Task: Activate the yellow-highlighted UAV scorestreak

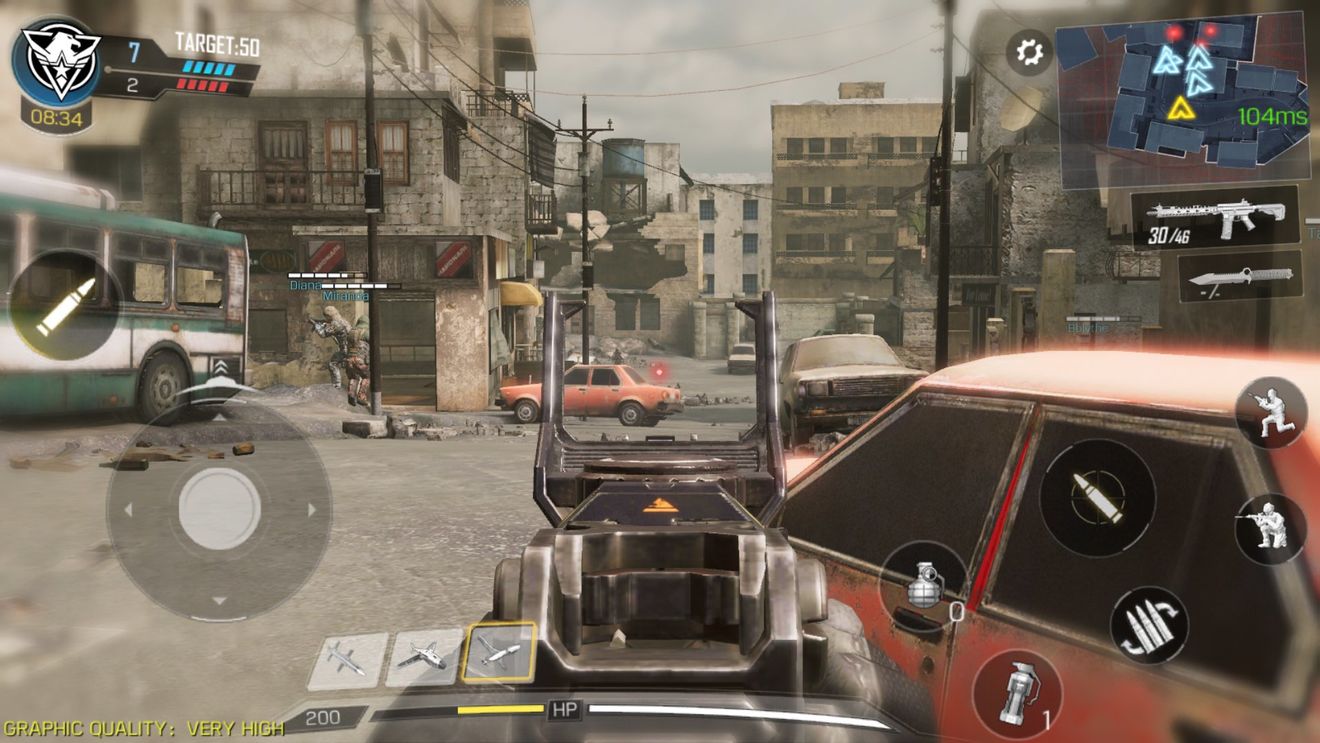Action: click(x=499, y=654)
